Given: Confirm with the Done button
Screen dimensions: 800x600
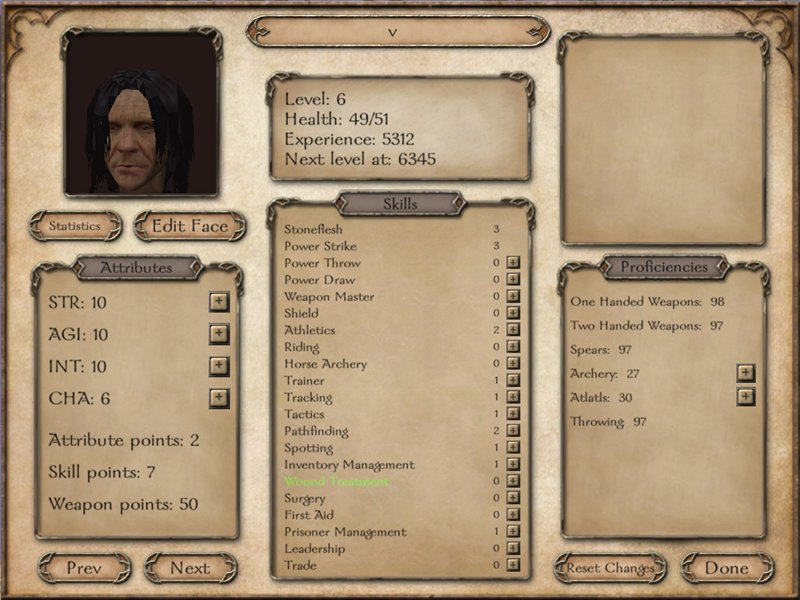Looking at the screenshot, I should point(727,568).
